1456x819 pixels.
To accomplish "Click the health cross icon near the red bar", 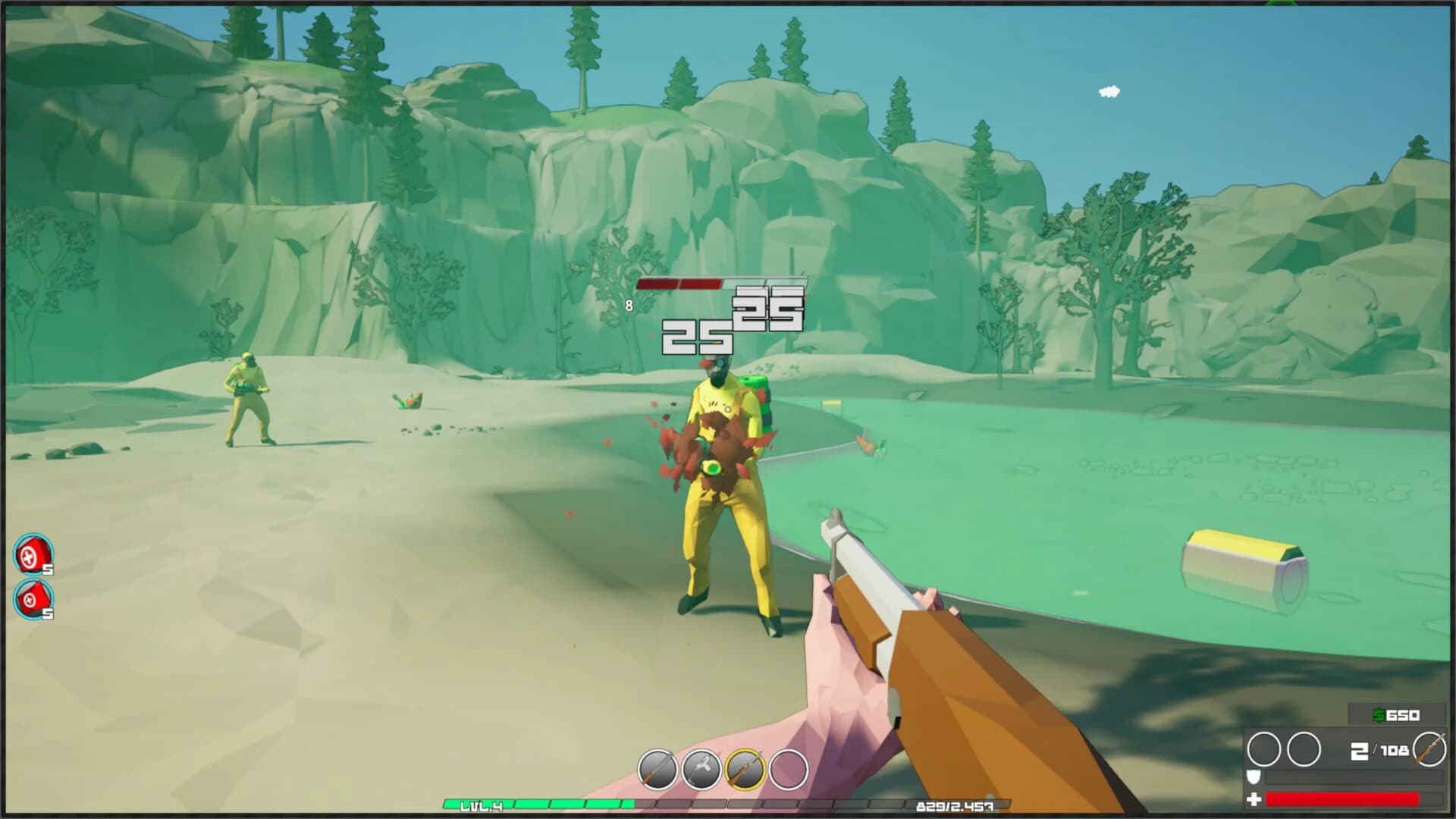I will tap(1254, 800).
